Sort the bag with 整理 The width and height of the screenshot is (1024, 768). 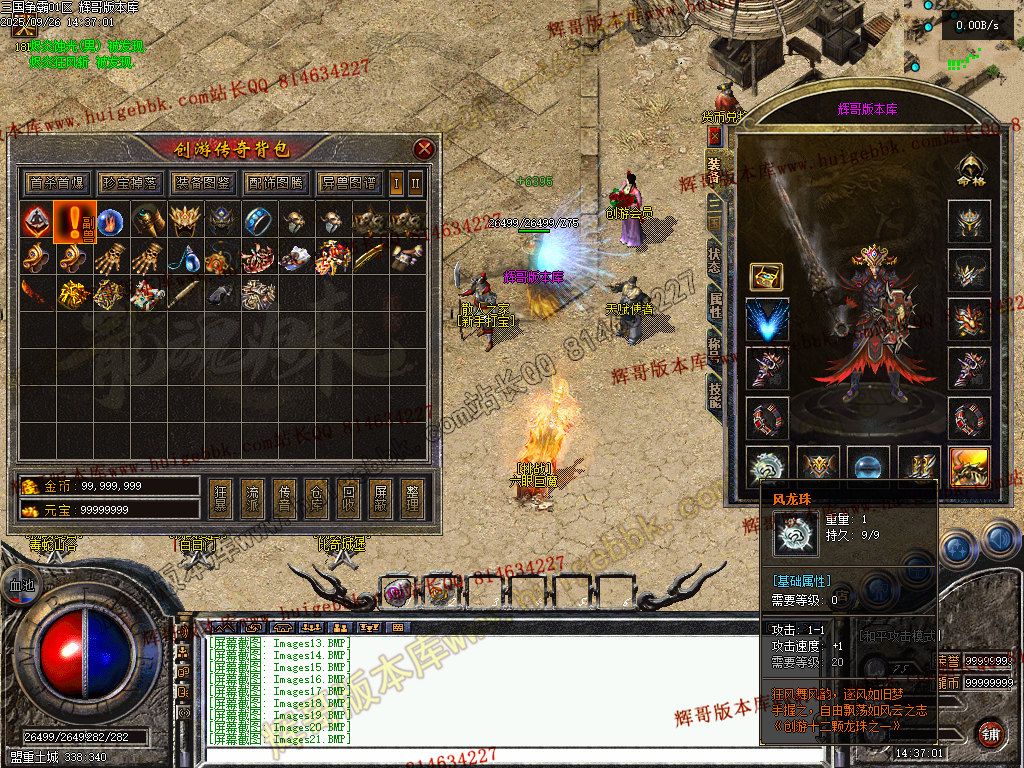(x=412, y=498)
